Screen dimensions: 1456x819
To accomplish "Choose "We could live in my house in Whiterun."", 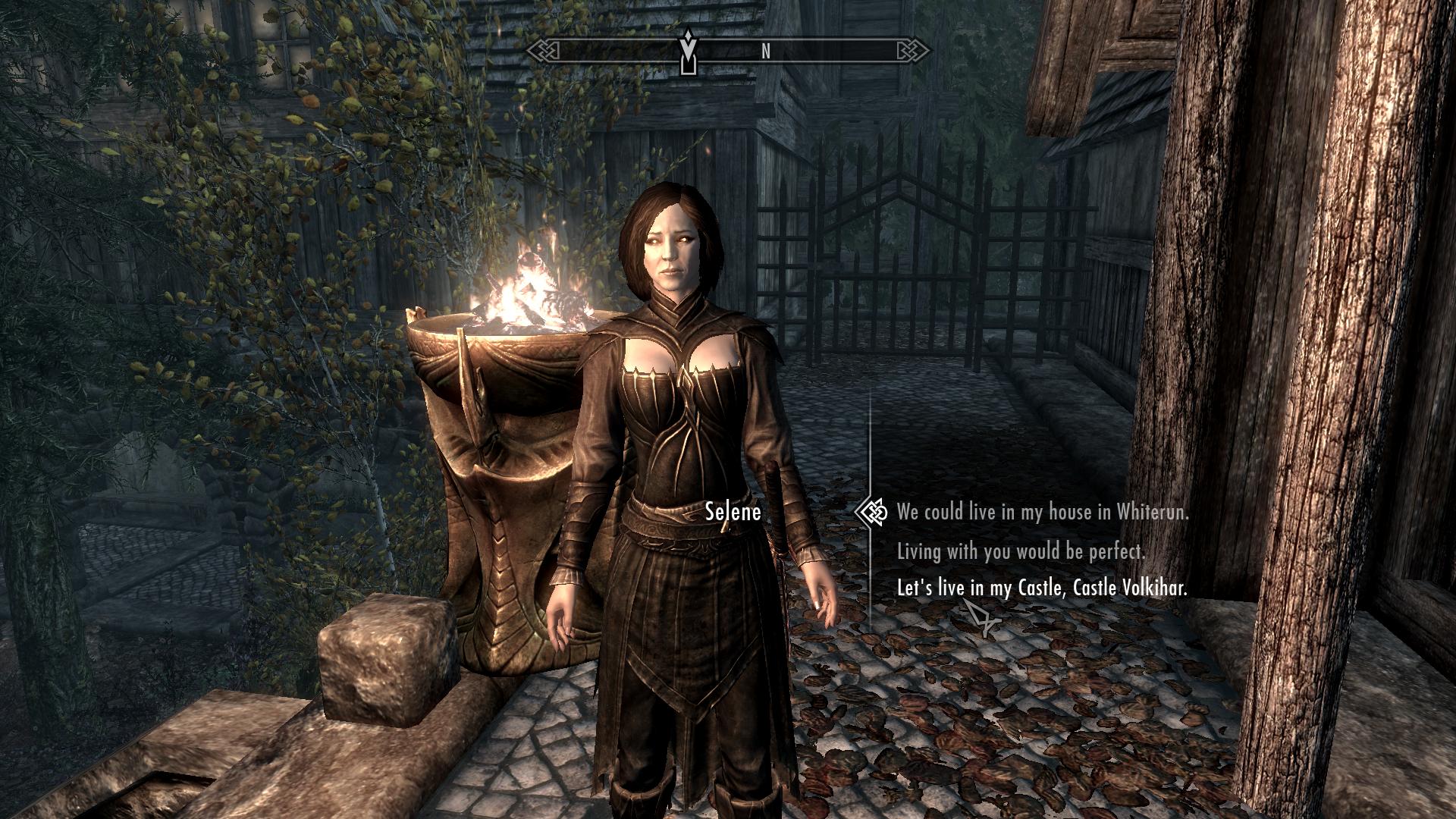I will tap(1043, 513).
